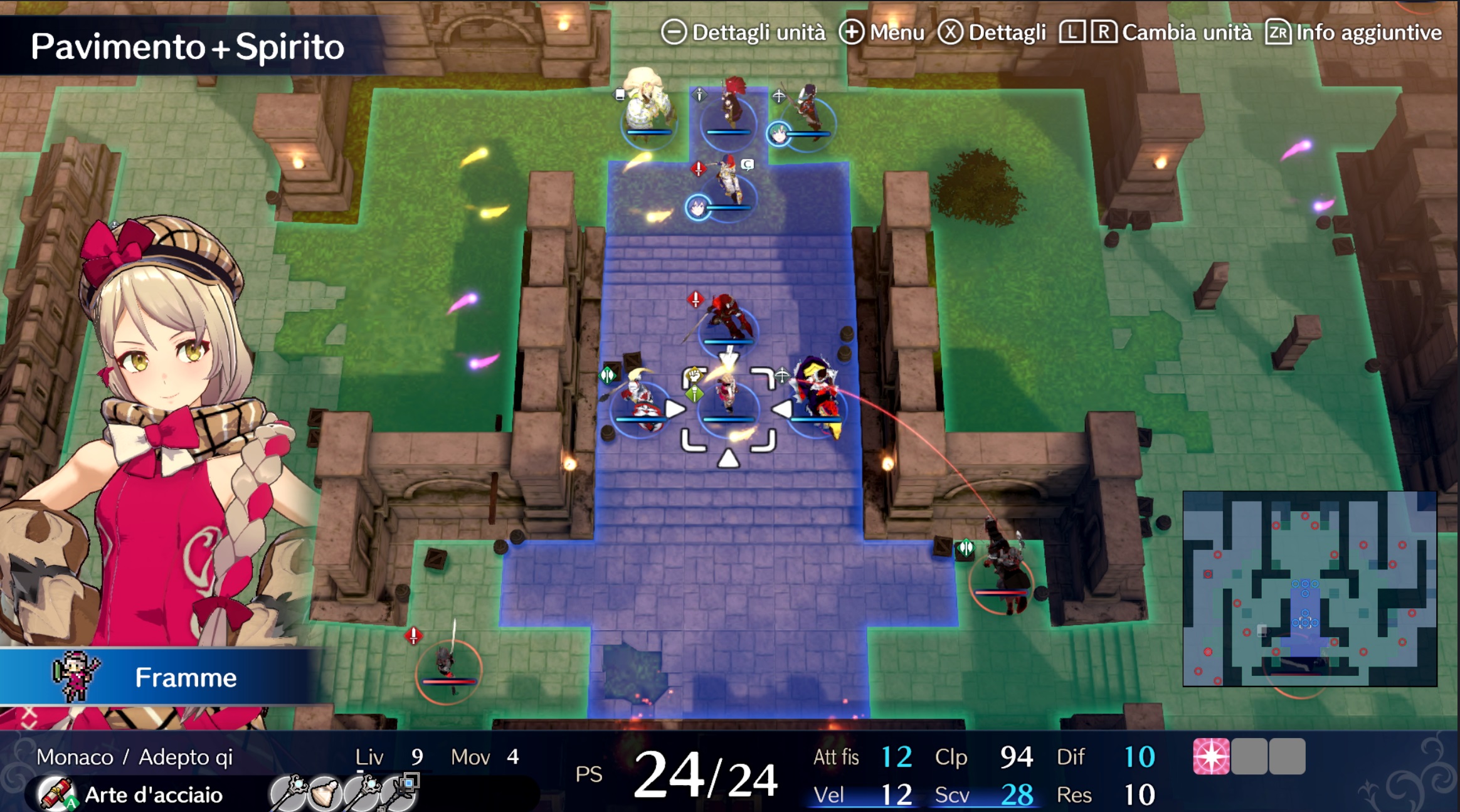The image size is (1460, 812).
Task: Open the battlefield minimap
Action: (x=1309, y=588)
